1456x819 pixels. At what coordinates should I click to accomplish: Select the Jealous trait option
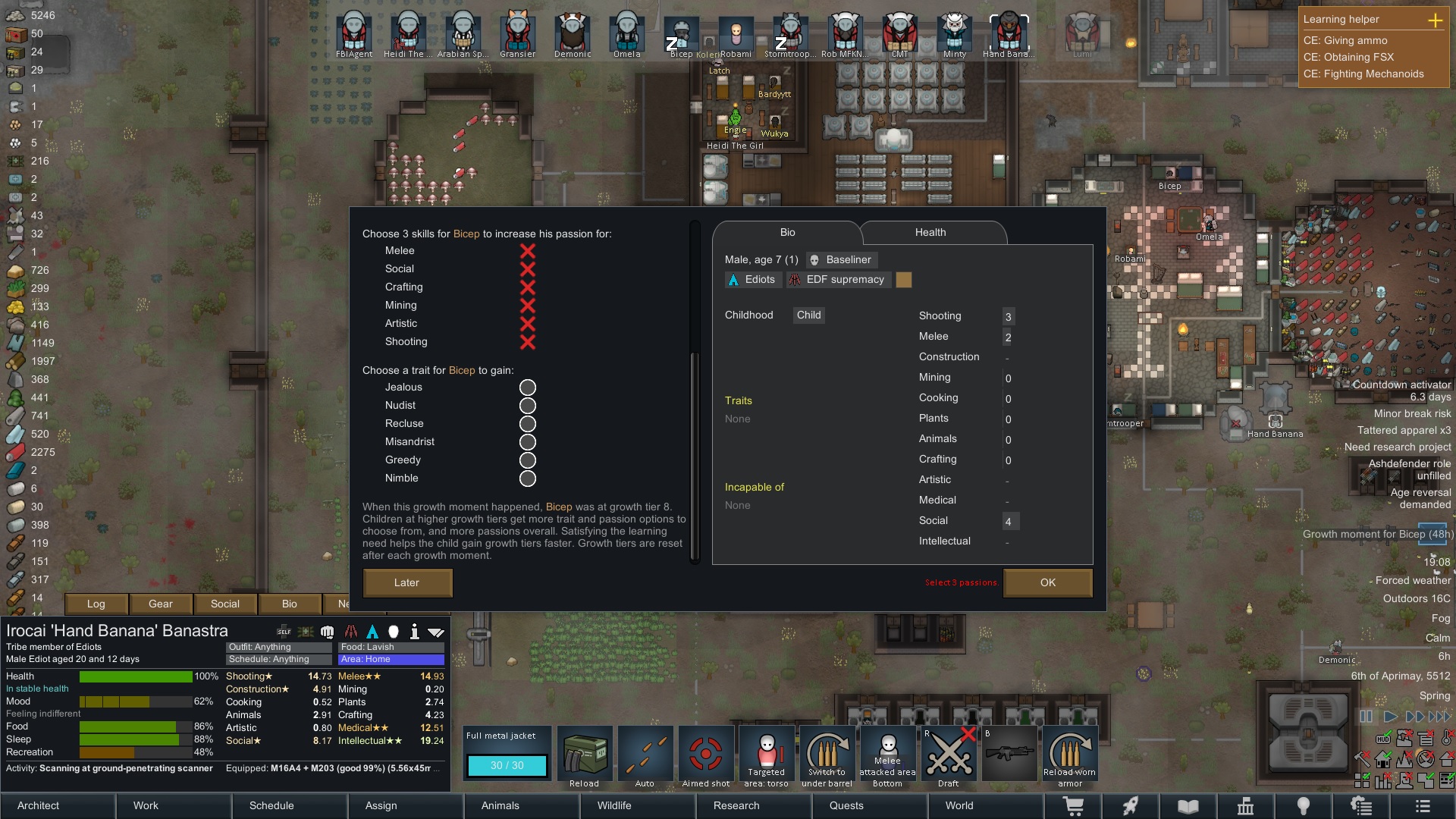(x=528, y=388)
